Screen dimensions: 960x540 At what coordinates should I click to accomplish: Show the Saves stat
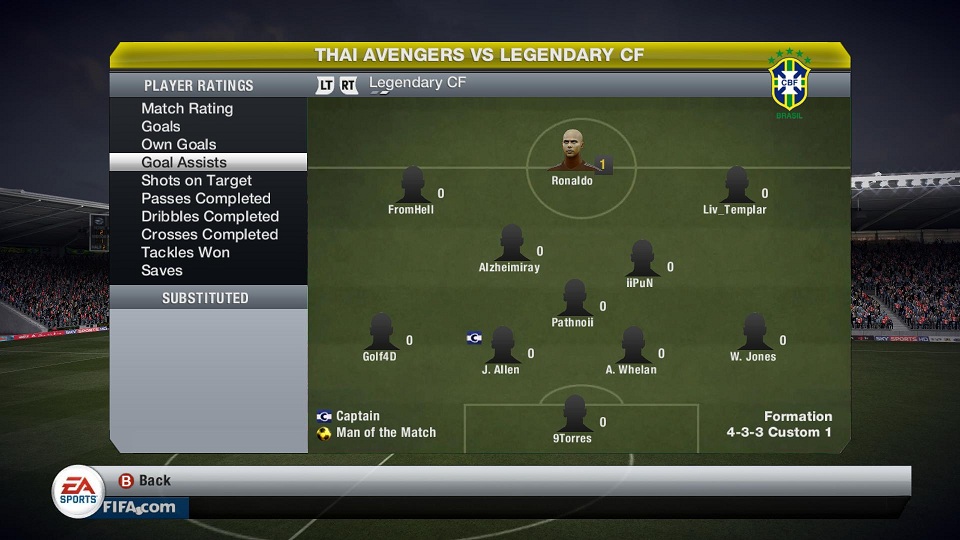(x=162, y=270)
